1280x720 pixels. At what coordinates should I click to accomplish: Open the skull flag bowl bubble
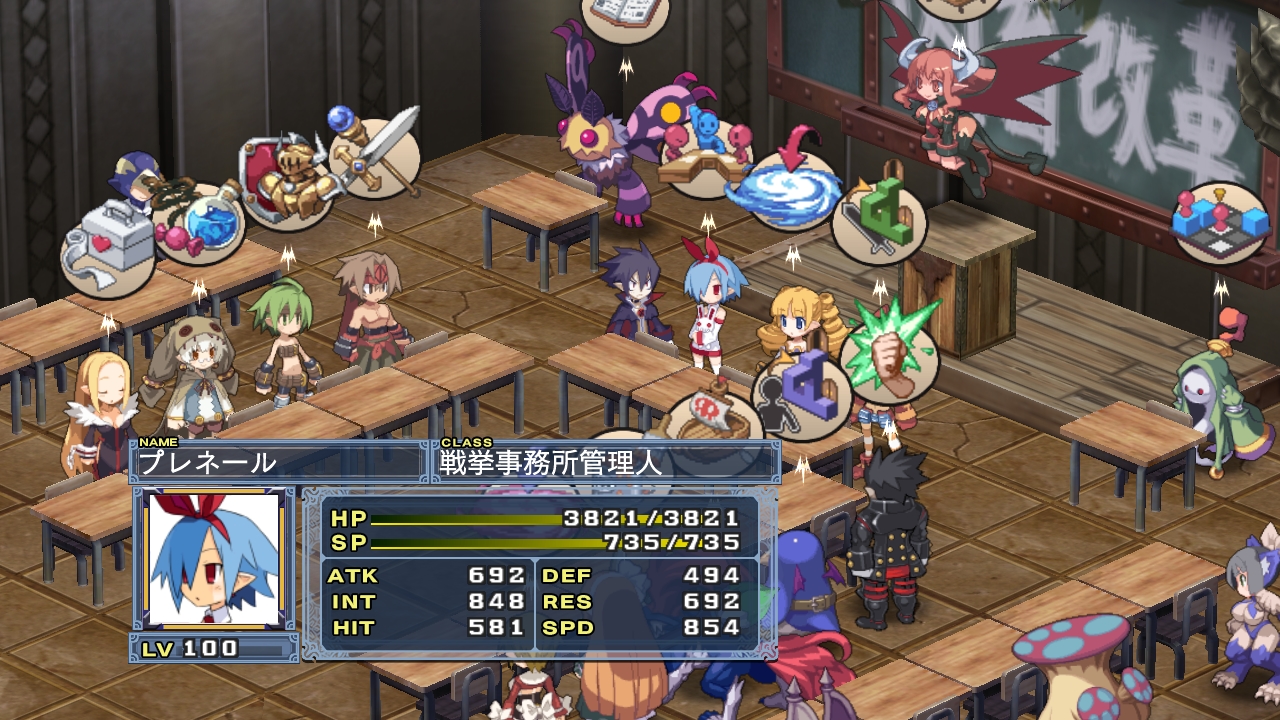point(712,419)
